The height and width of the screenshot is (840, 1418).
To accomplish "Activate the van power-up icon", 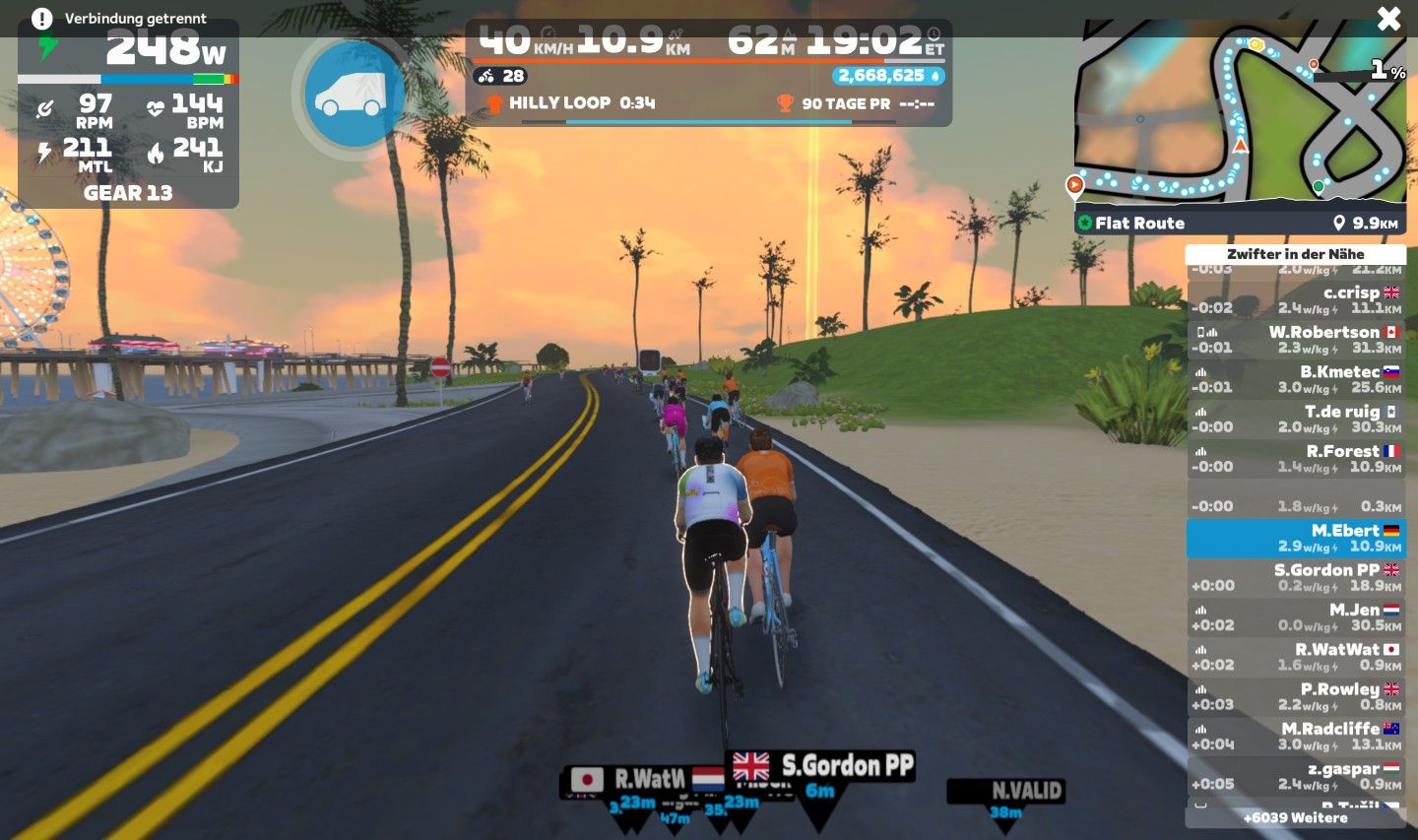I will 352,95.
